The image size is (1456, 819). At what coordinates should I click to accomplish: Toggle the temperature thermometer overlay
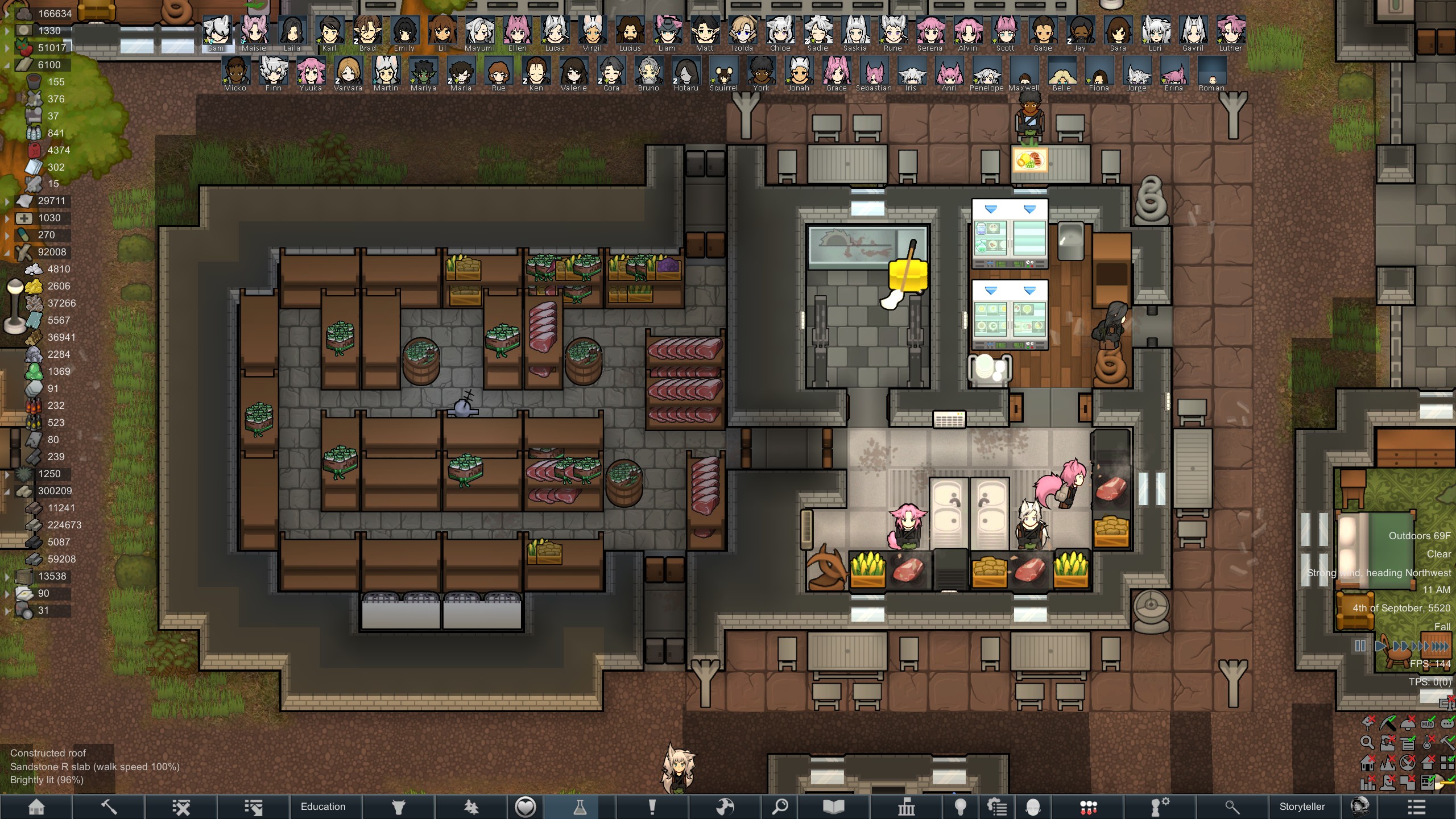[x=1428, y=743]
